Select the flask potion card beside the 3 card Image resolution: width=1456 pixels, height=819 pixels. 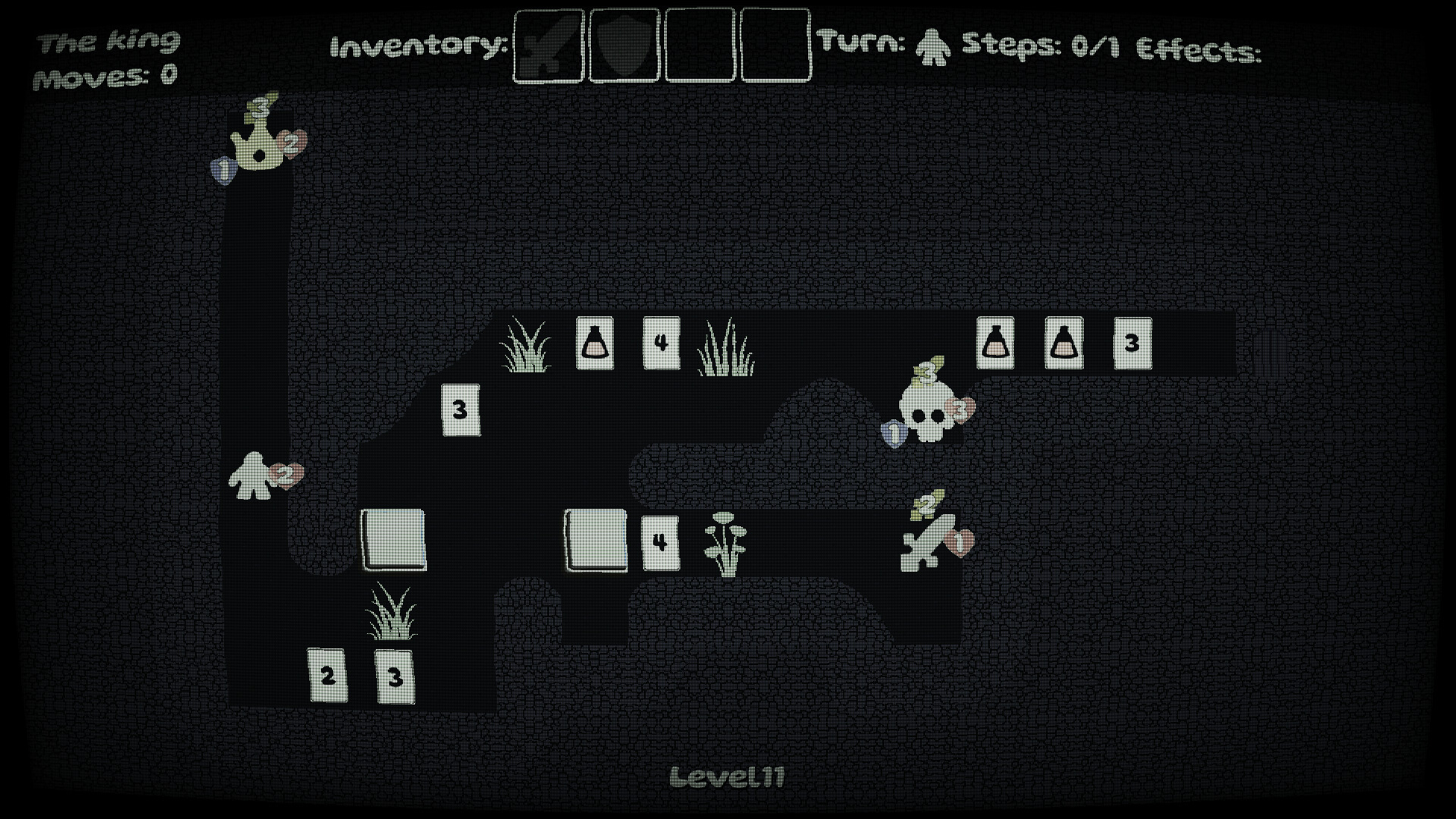pos(1062,341)
